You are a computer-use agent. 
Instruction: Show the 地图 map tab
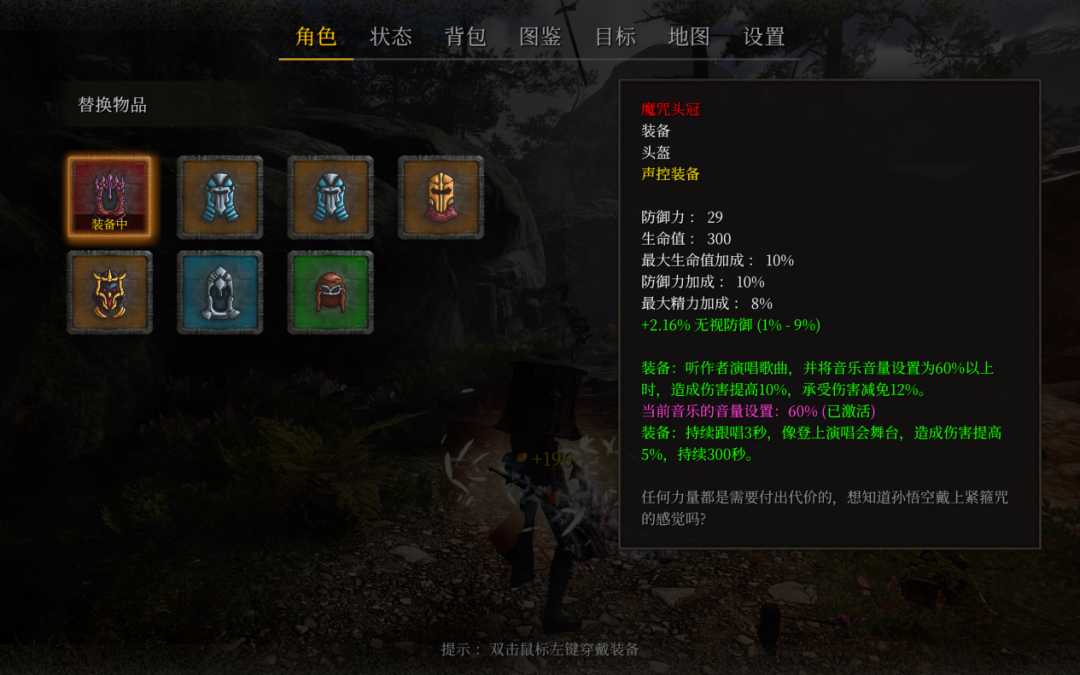689,37
